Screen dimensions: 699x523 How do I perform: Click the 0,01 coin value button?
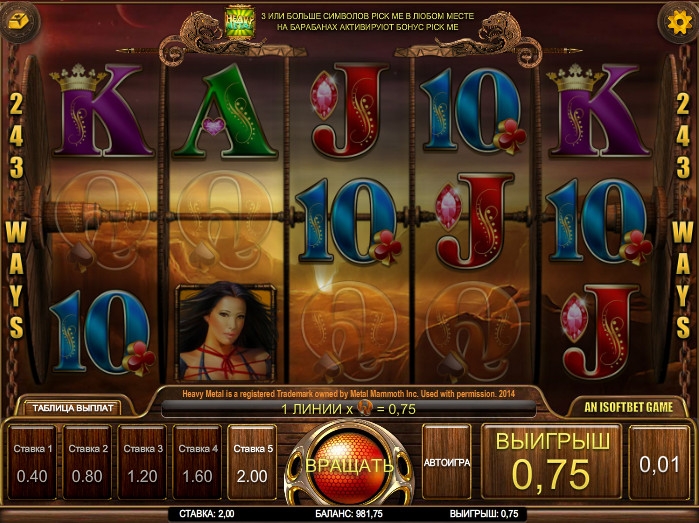pyautogui.click(x=659, y=463)
